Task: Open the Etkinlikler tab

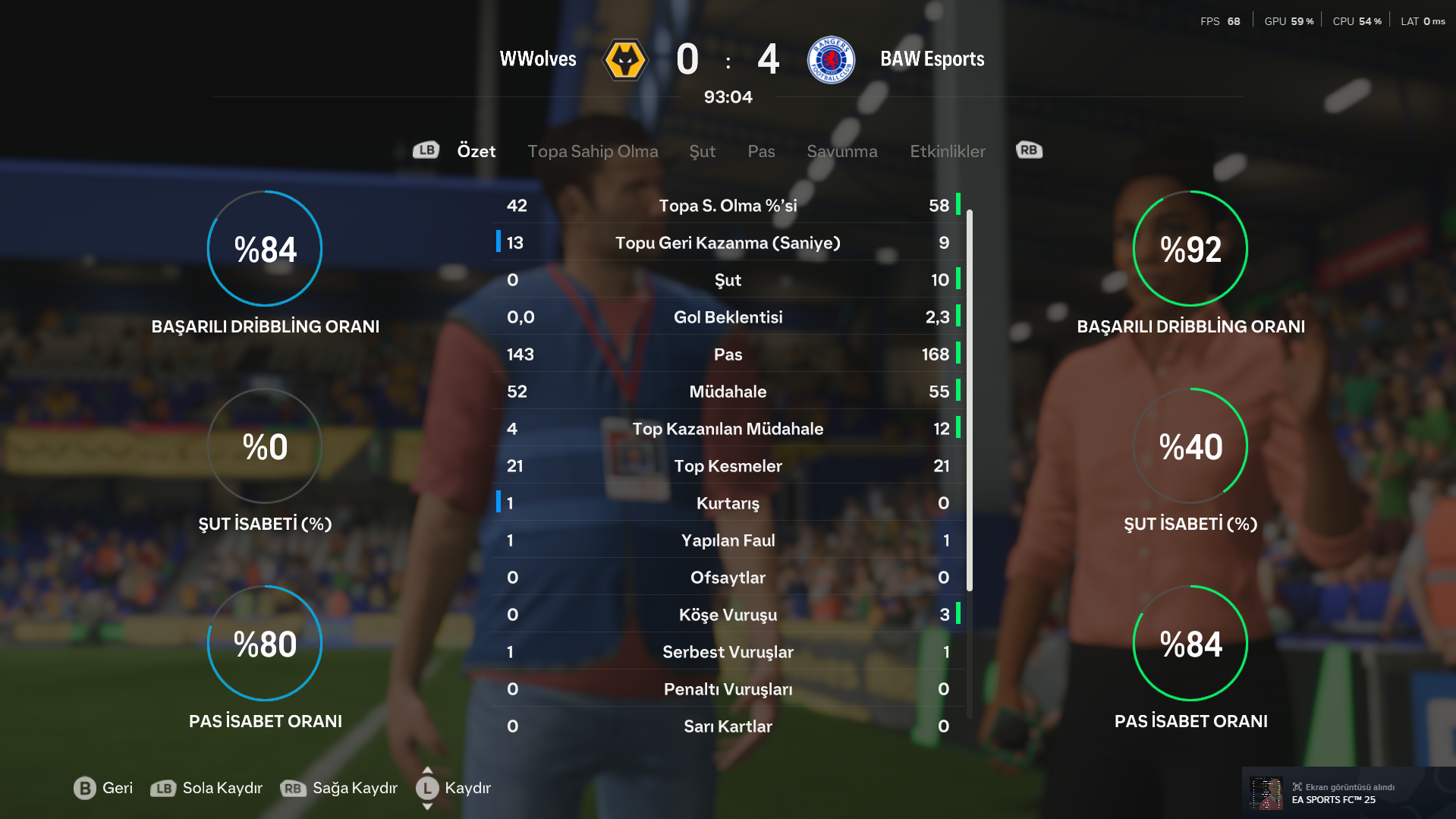Action: point(947,151)
